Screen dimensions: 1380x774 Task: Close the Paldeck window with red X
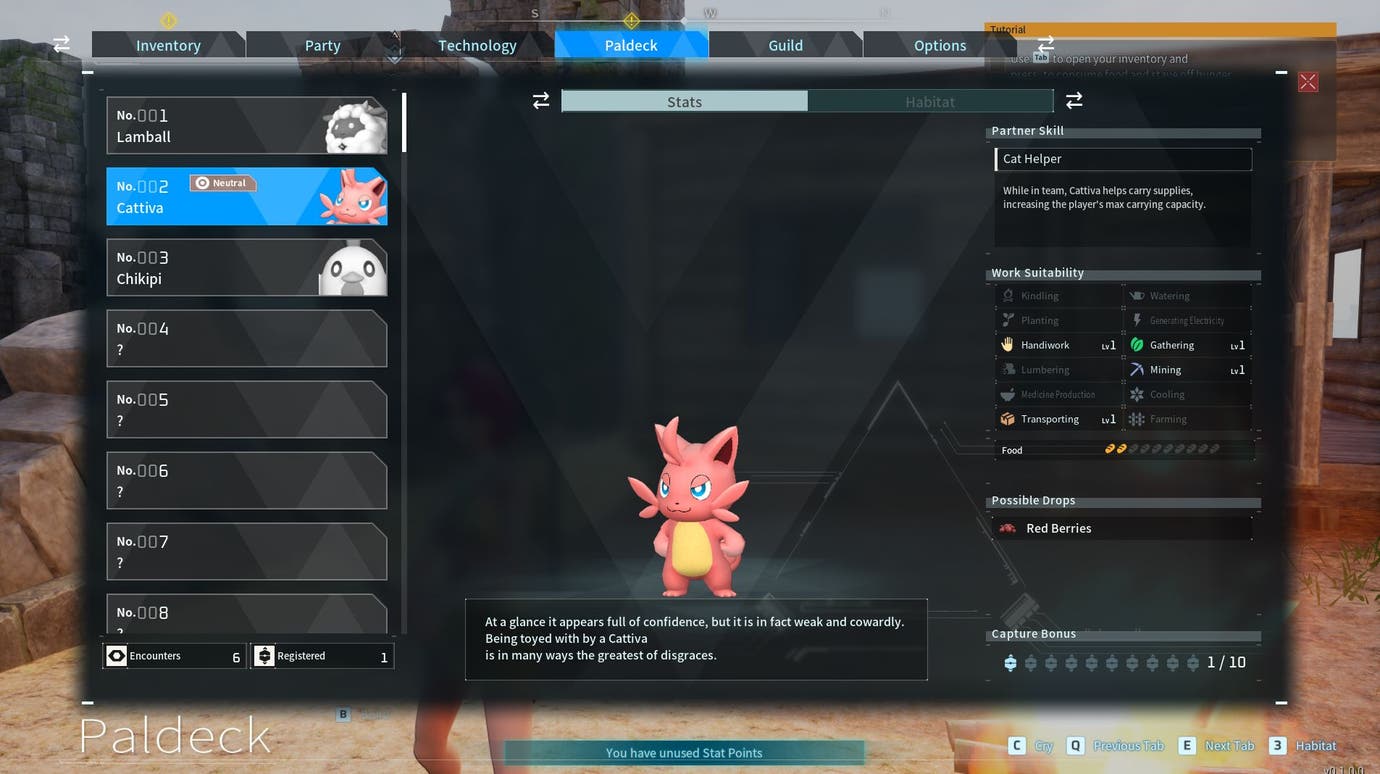(x=1307, y=82)
